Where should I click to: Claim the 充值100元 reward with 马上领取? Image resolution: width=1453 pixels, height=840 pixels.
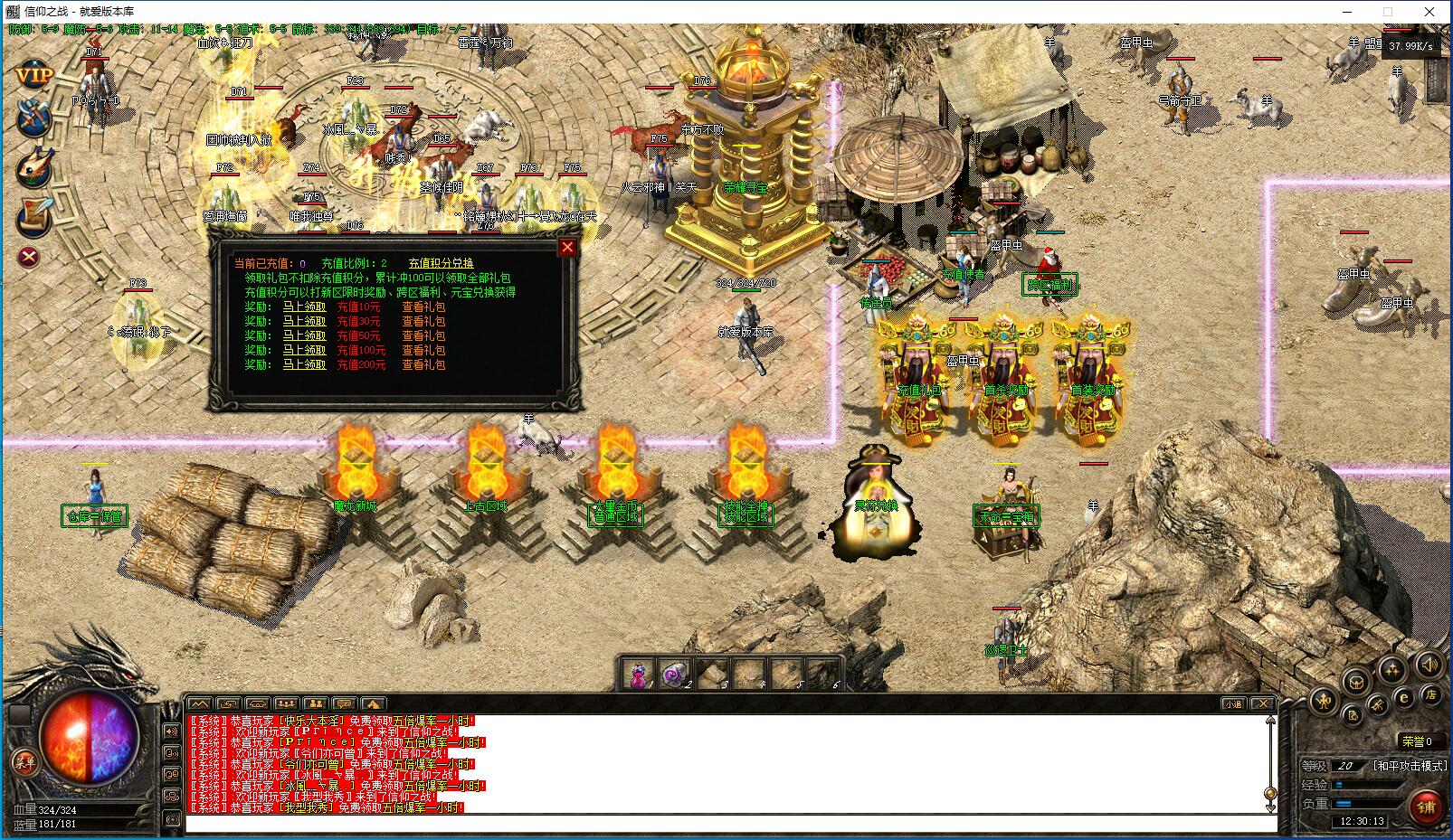coord(304,351)
